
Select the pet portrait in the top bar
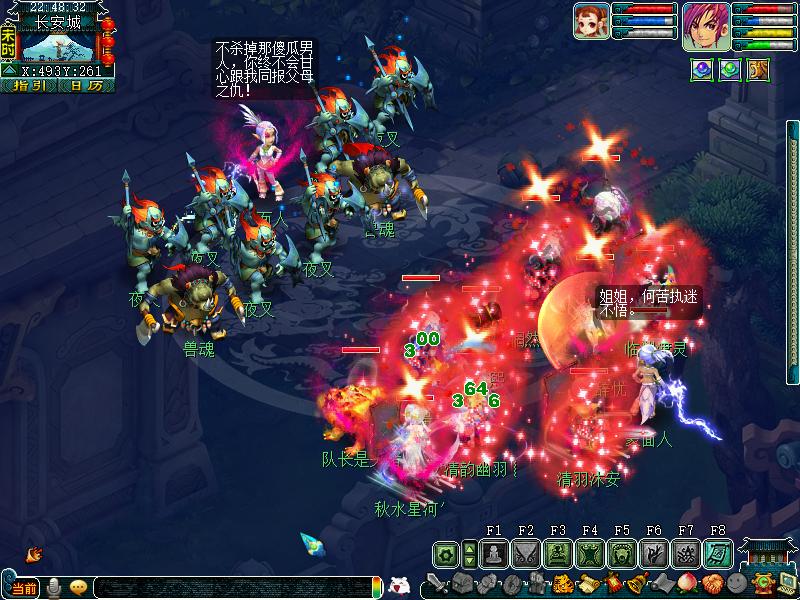(x=590, y=20)
